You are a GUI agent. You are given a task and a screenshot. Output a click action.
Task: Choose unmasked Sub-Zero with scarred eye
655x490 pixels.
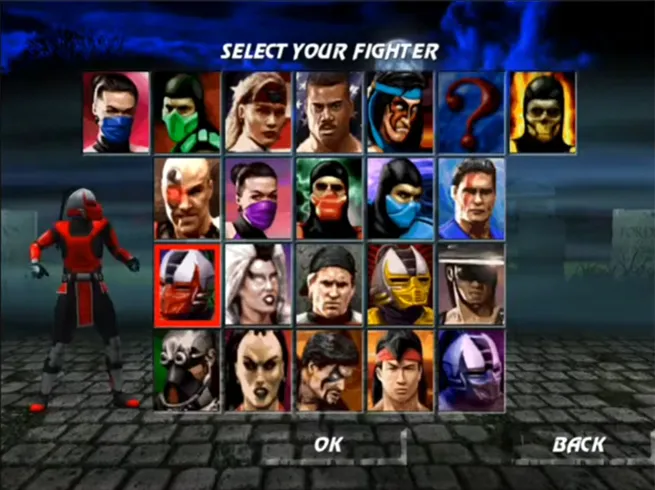click(472, 197)
